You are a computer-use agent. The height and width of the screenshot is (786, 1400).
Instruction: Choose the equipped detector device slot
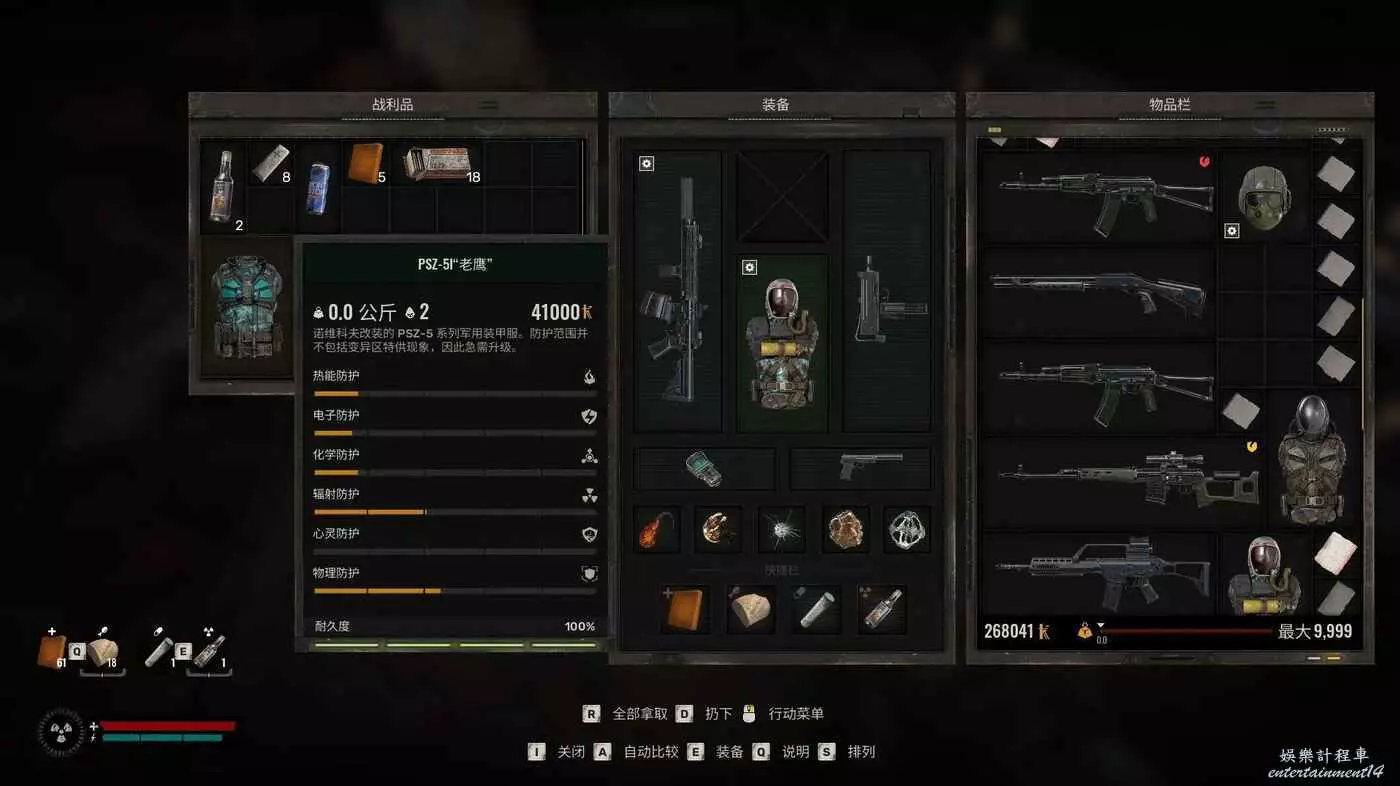(x=705, y=468)
